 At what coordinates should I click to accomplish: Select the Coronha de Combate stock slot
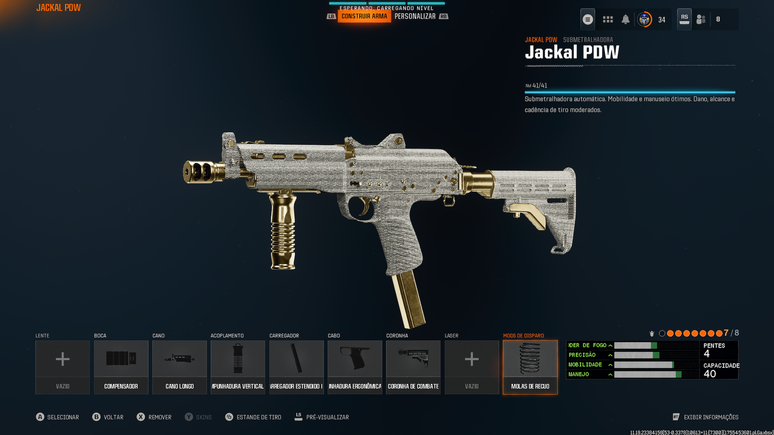click(x=413, y=366)
